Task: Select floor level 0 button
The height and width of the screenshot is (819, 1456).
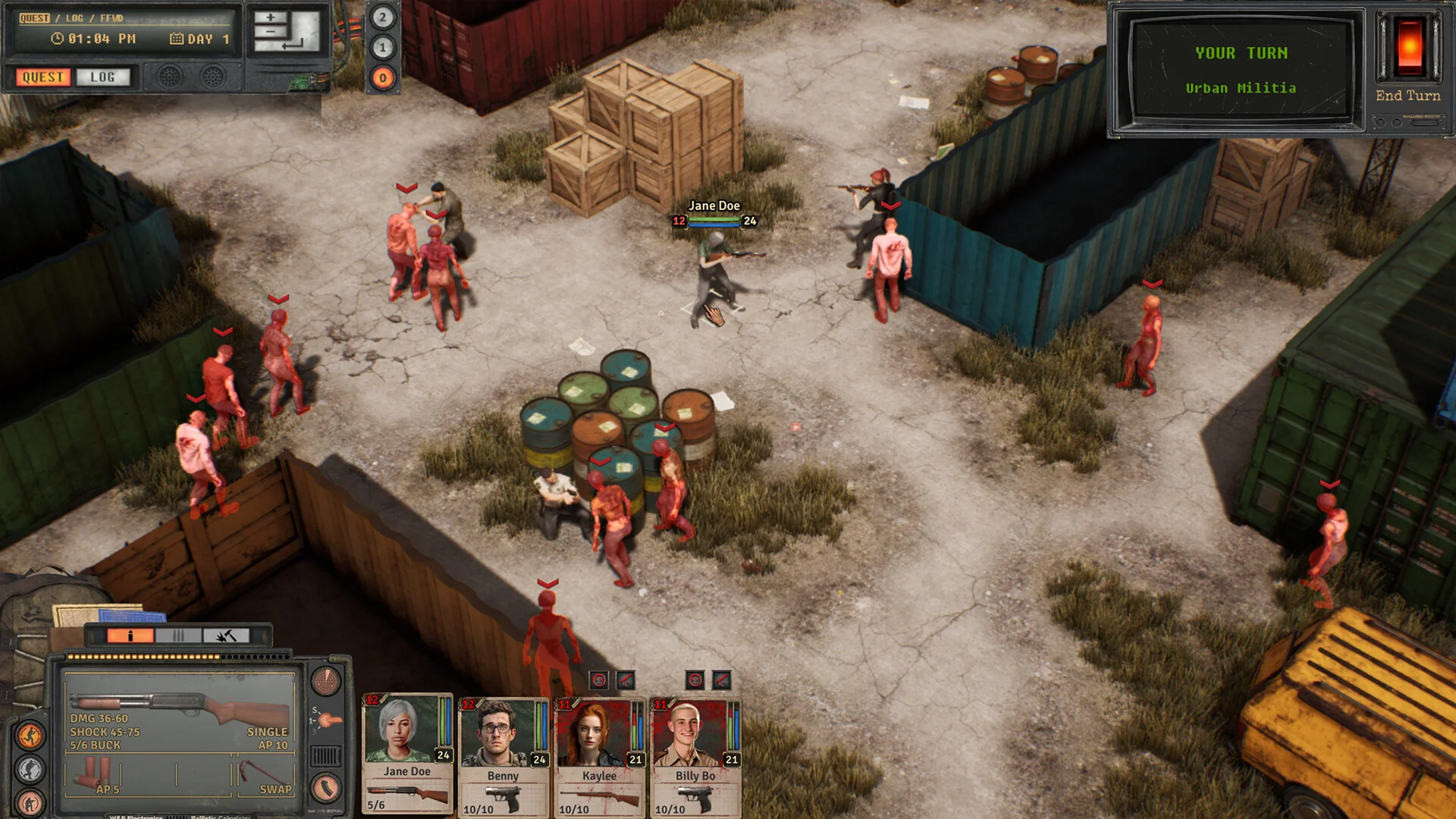Action: coord(383,77)
